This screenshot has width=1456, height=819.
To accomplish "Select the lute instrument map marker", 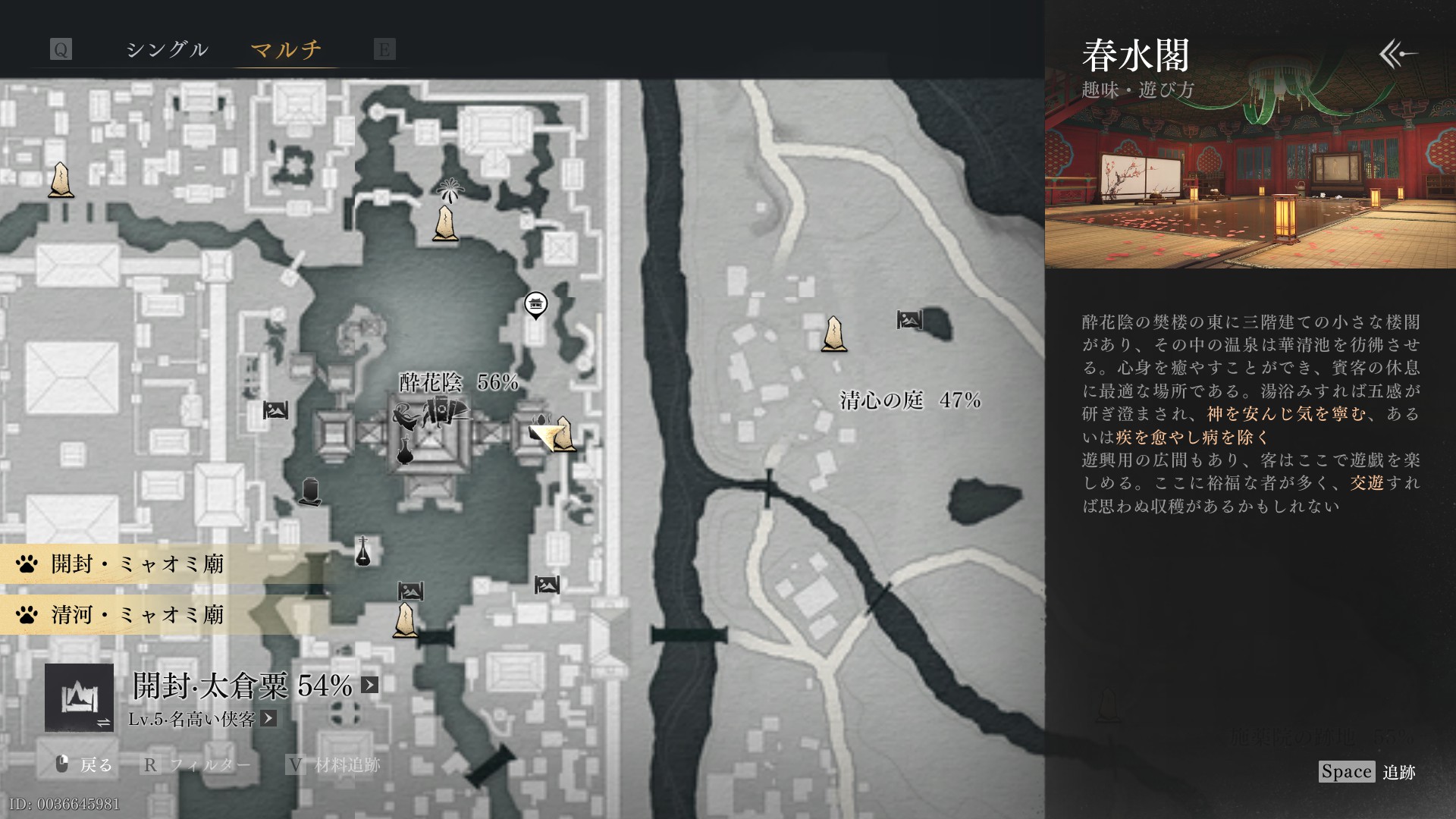I will [363, 551].
